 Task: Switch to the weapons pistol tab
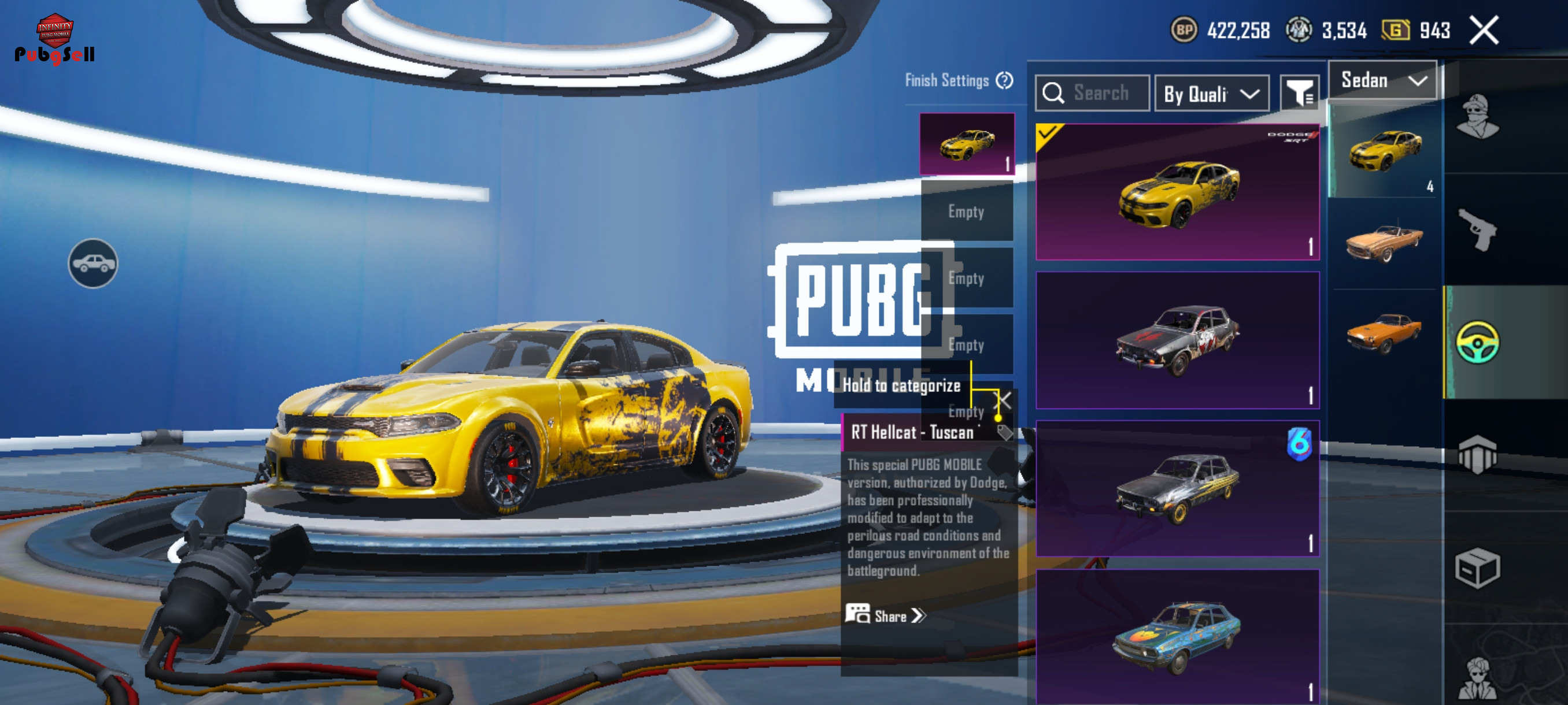pos(1477,230)
